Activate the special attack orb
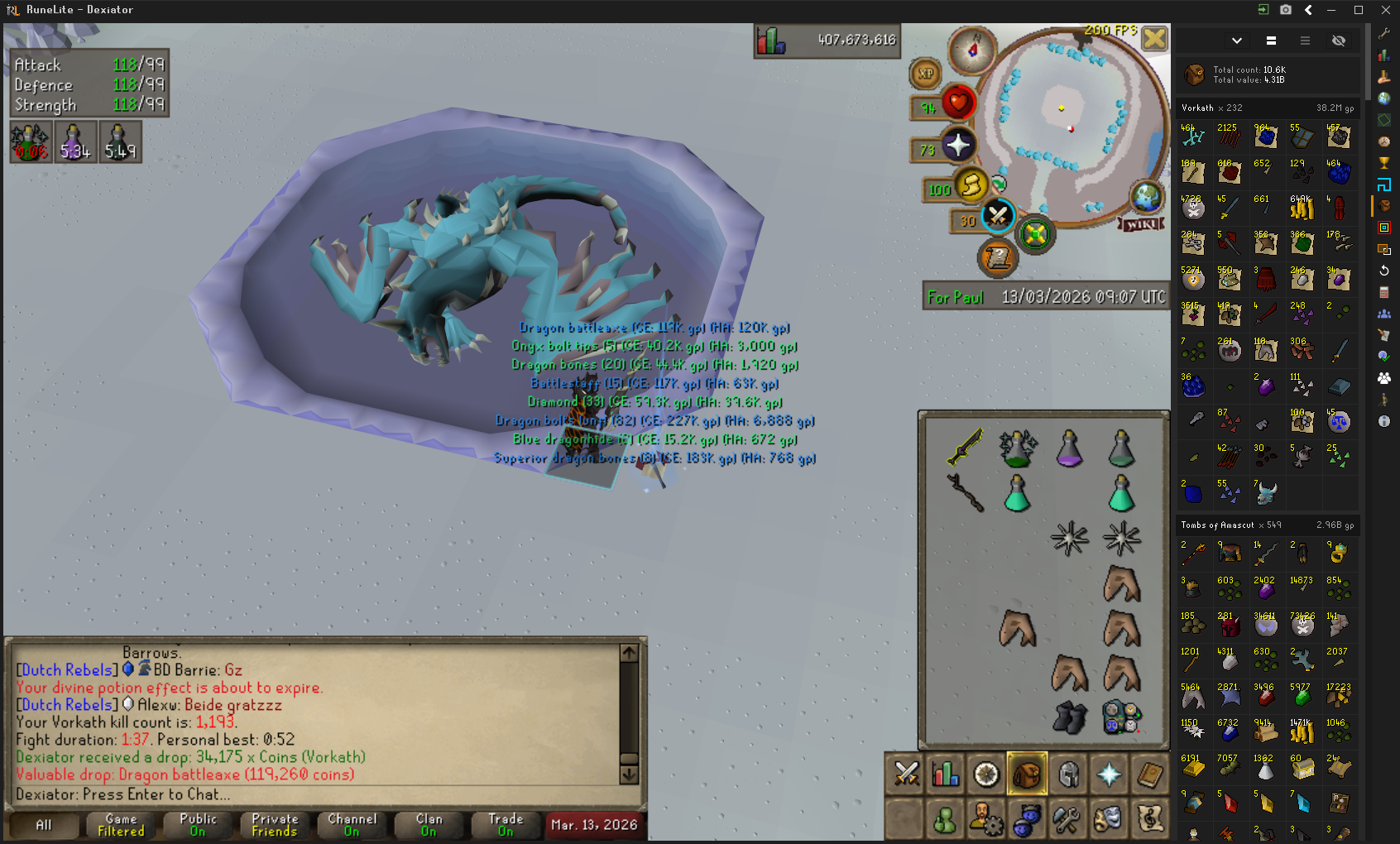This screenshot has width=1400, height=844. click(998, 217)
